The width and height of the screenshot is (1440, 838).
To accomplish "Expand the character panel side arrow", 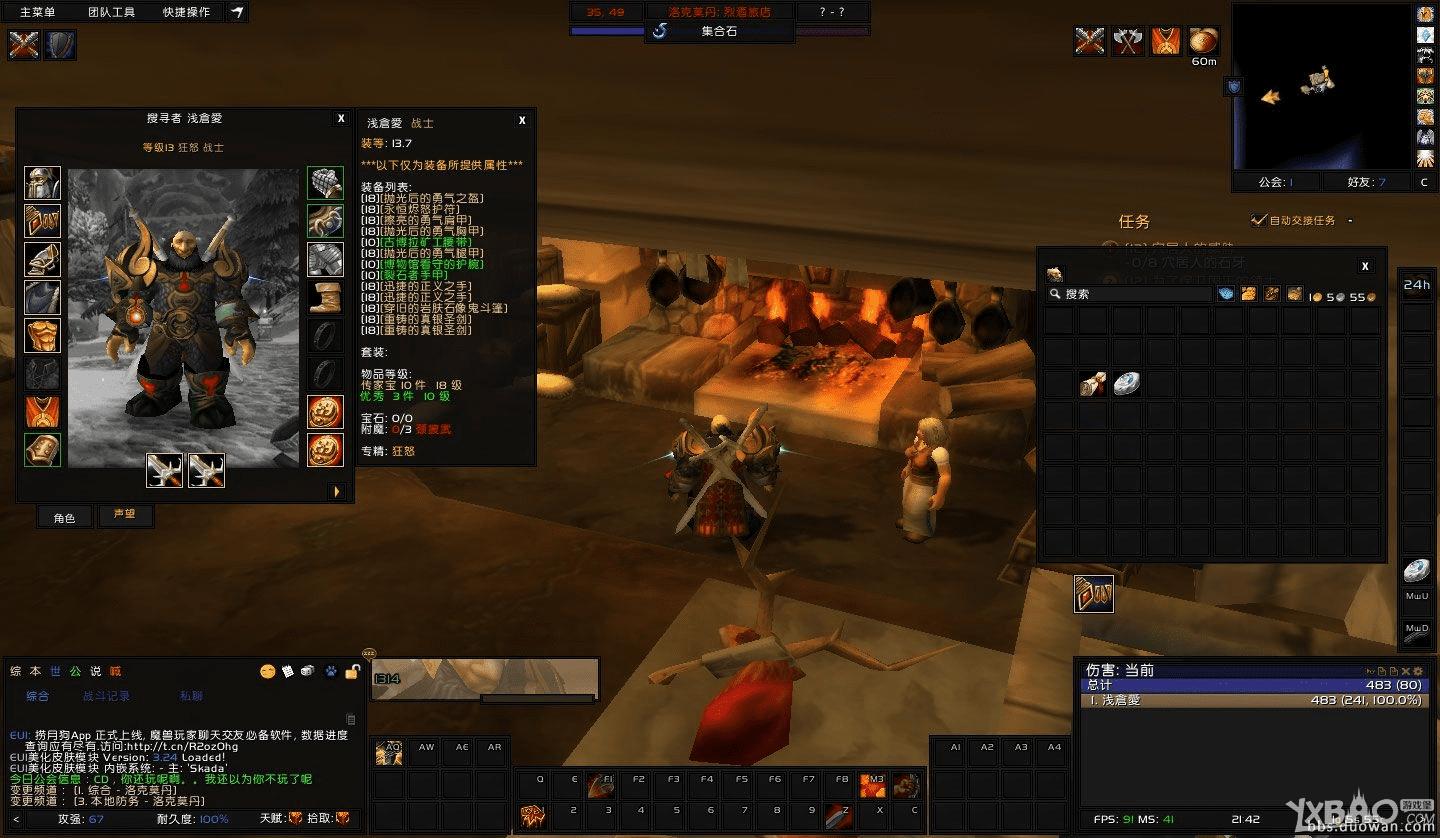I will tap(337, 492).
